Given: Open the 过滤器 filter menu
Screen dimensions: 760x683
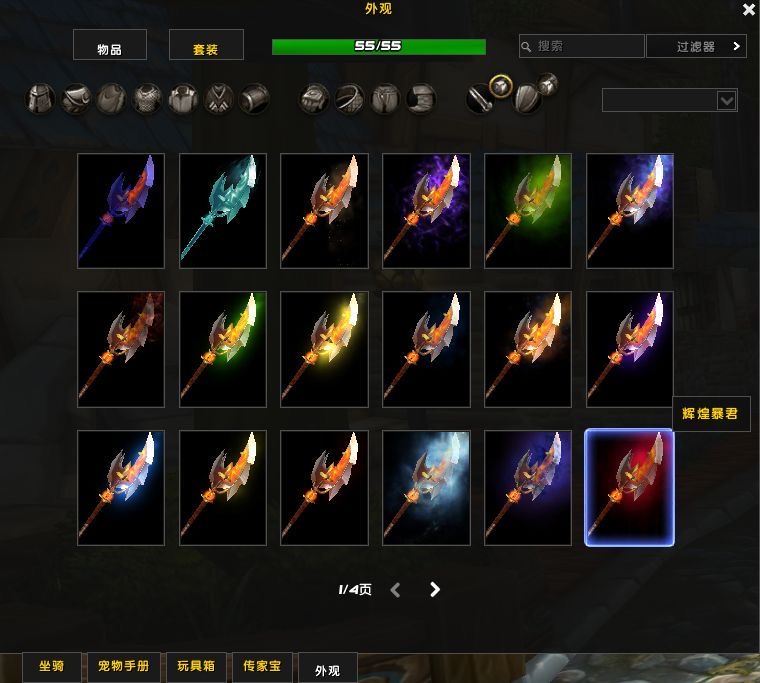Looking at the screenshot, I should click(x=697, y=46).
